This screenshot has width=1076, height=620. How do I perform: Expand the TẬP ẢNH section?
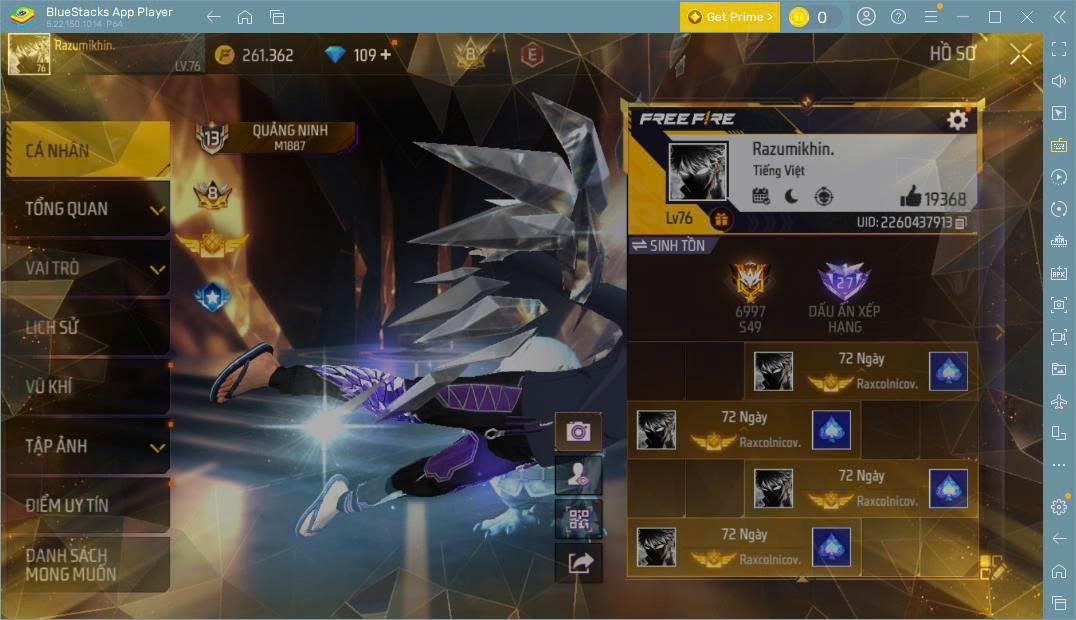pyautogui.click(x=86, y=446)
